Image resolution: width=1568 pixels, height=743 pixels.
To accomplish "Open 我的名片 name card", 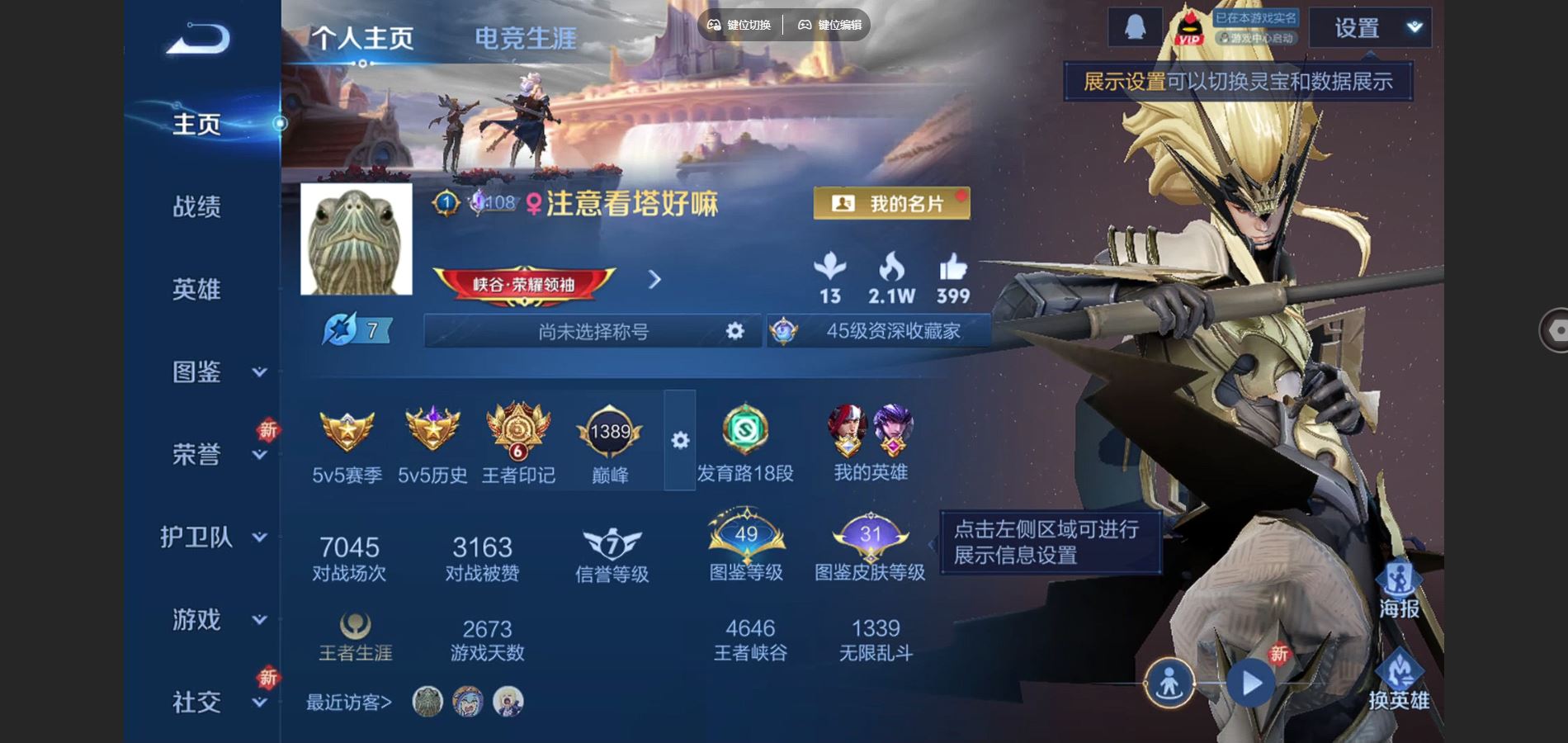I will pyautogui.click(x=890, y=203).
